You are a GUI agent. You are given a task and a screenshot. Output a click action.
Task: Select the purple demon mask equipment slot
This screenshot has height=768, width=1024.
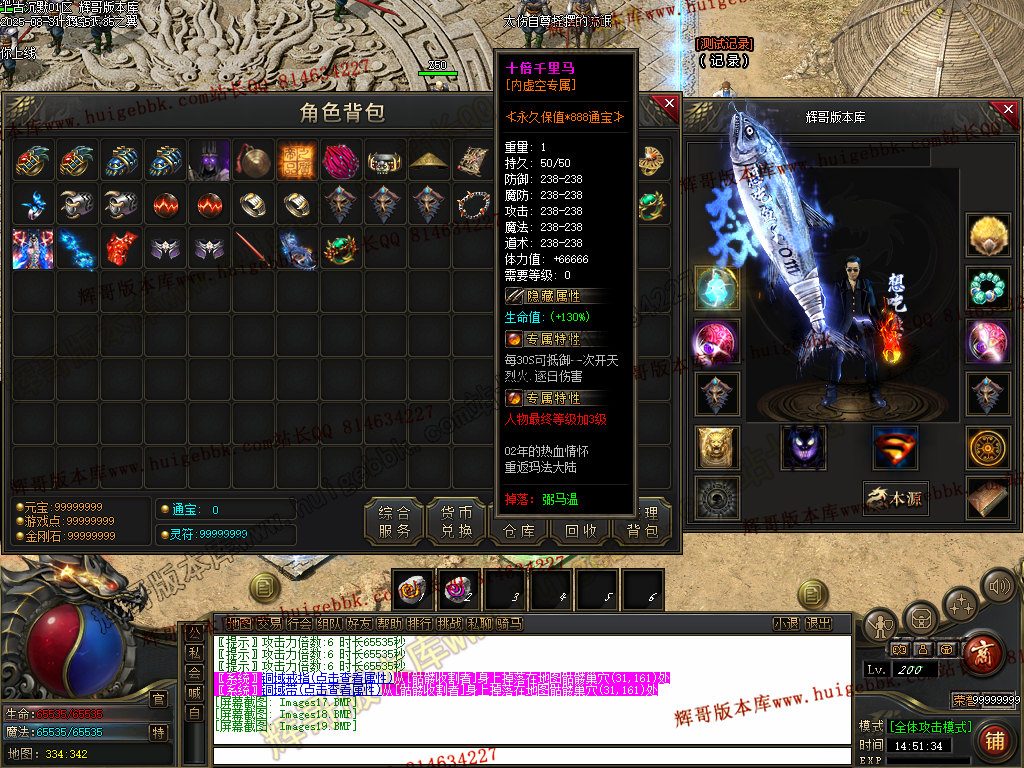(803, 447)
